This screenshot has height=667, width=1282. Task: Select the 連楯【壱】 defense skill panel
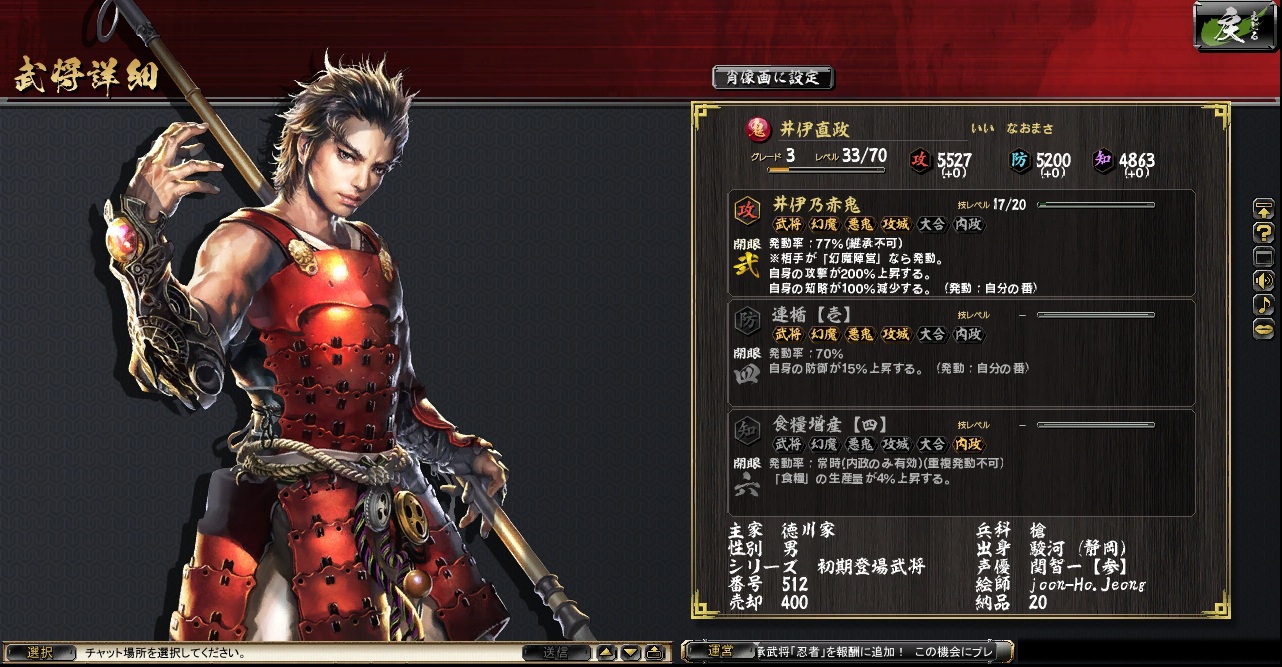(x=961, y=352)
